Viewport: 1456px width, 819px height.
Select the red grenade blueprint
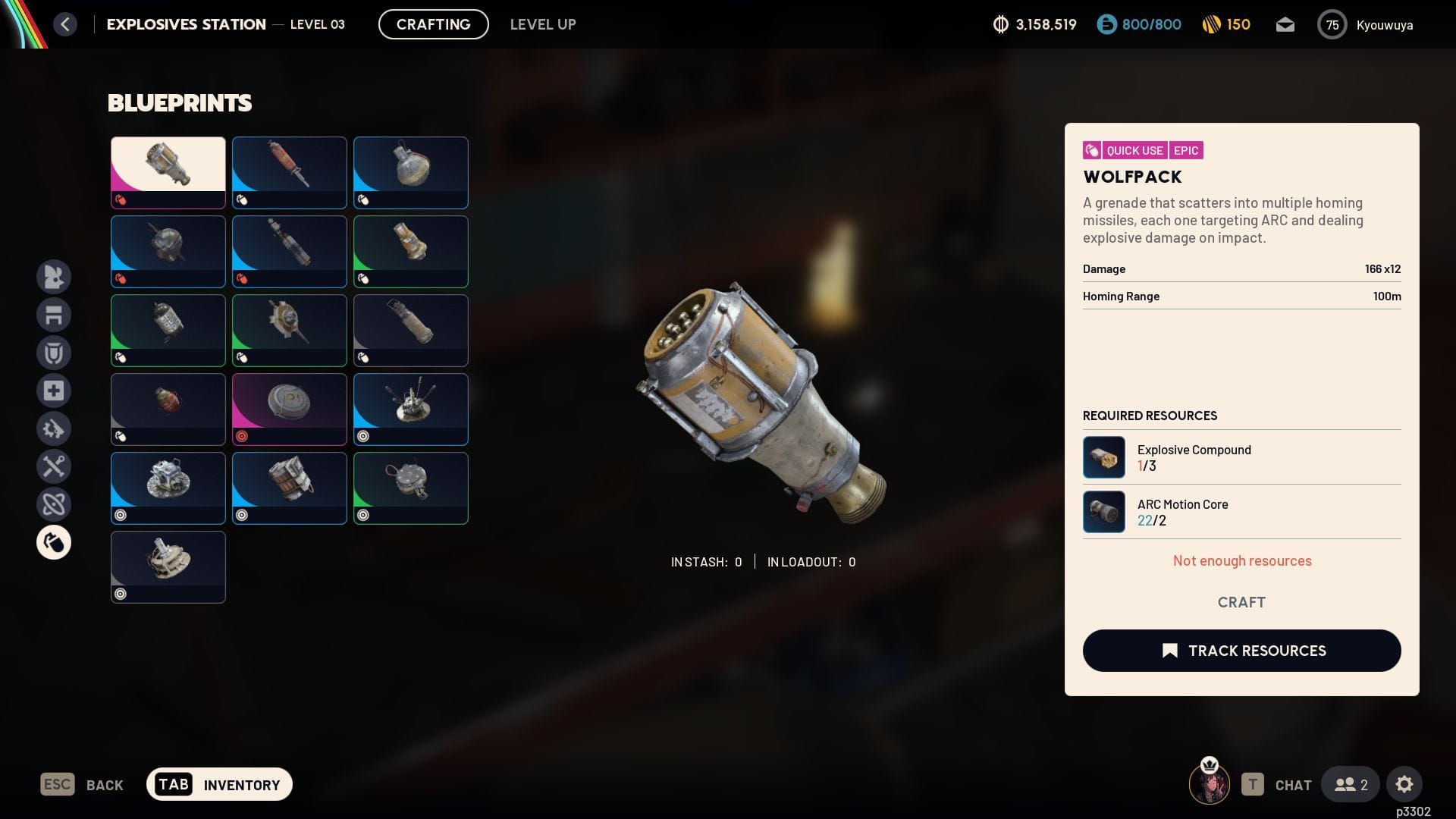[x=168, y=409]
